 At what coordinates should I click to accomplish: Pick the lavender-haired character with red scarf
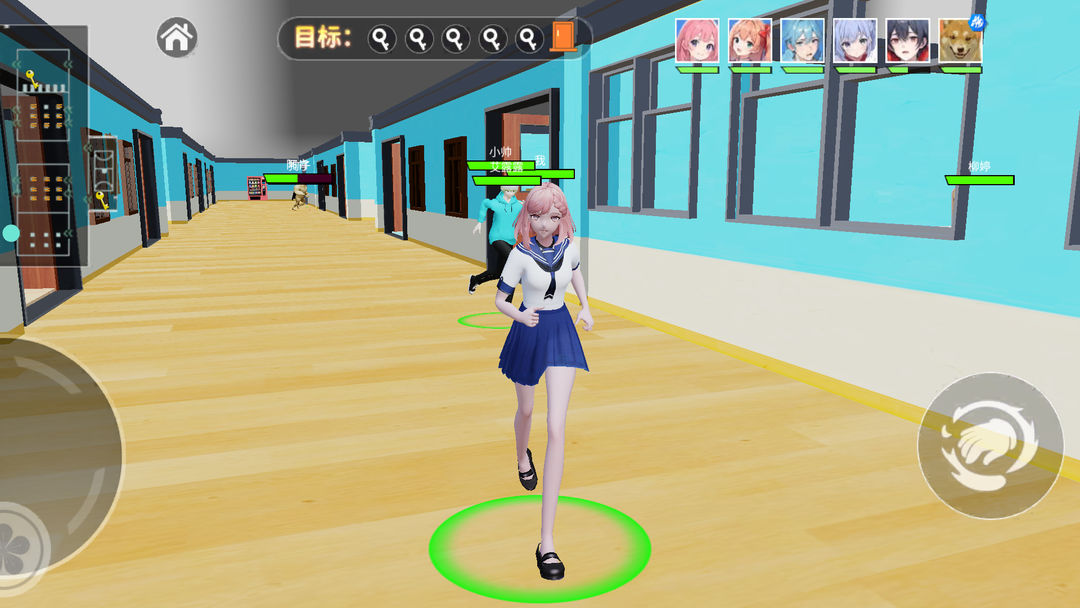click(855, 41)
